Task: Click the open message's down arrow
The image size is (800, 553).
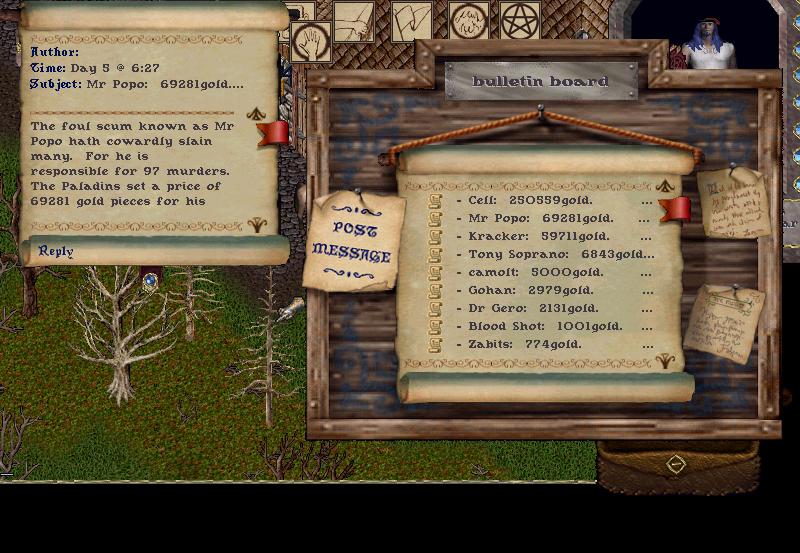Action: tap(256, 225)
